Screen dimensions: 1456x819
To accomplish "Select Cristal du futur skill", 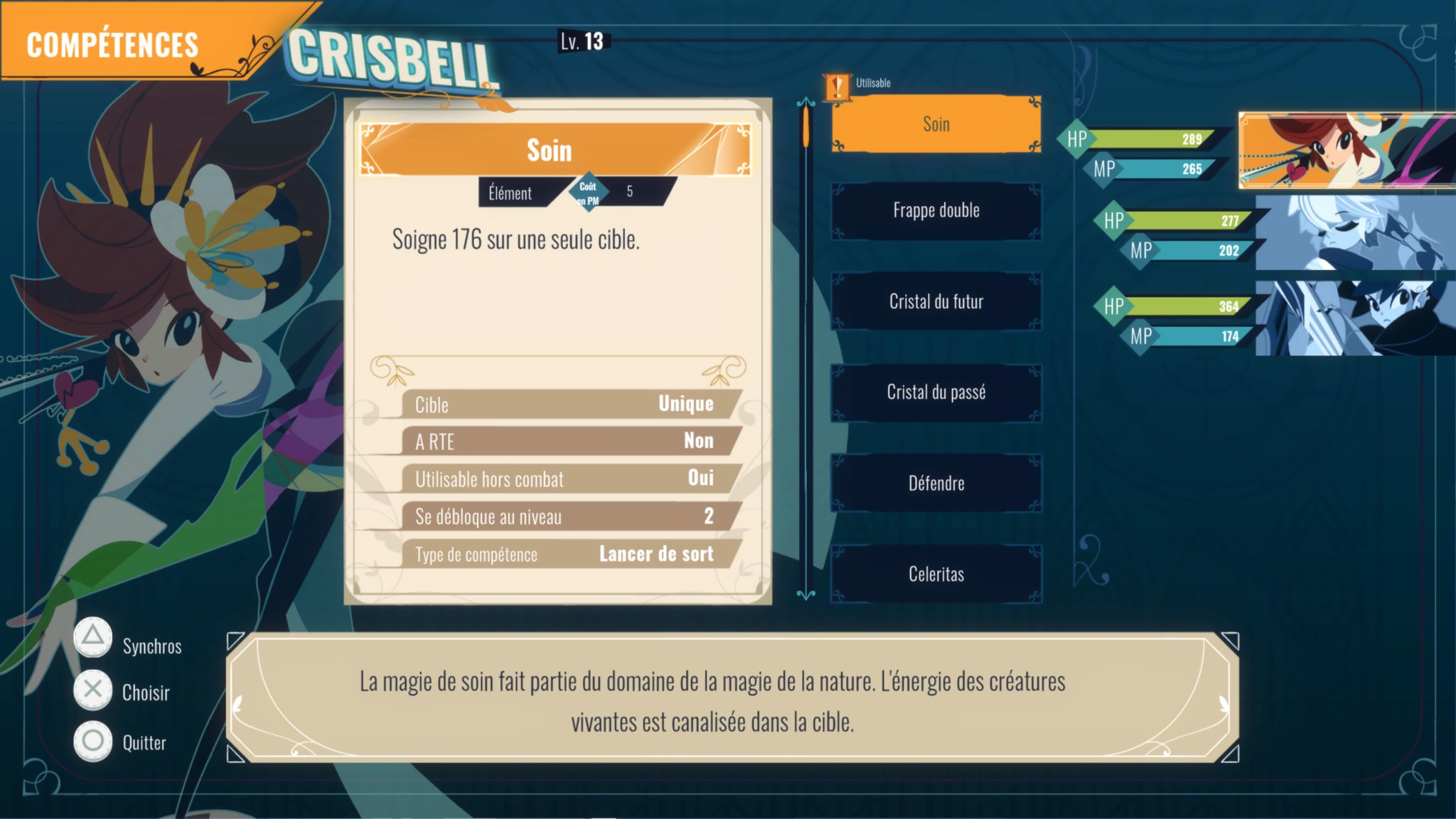I will tap(936, 301).
